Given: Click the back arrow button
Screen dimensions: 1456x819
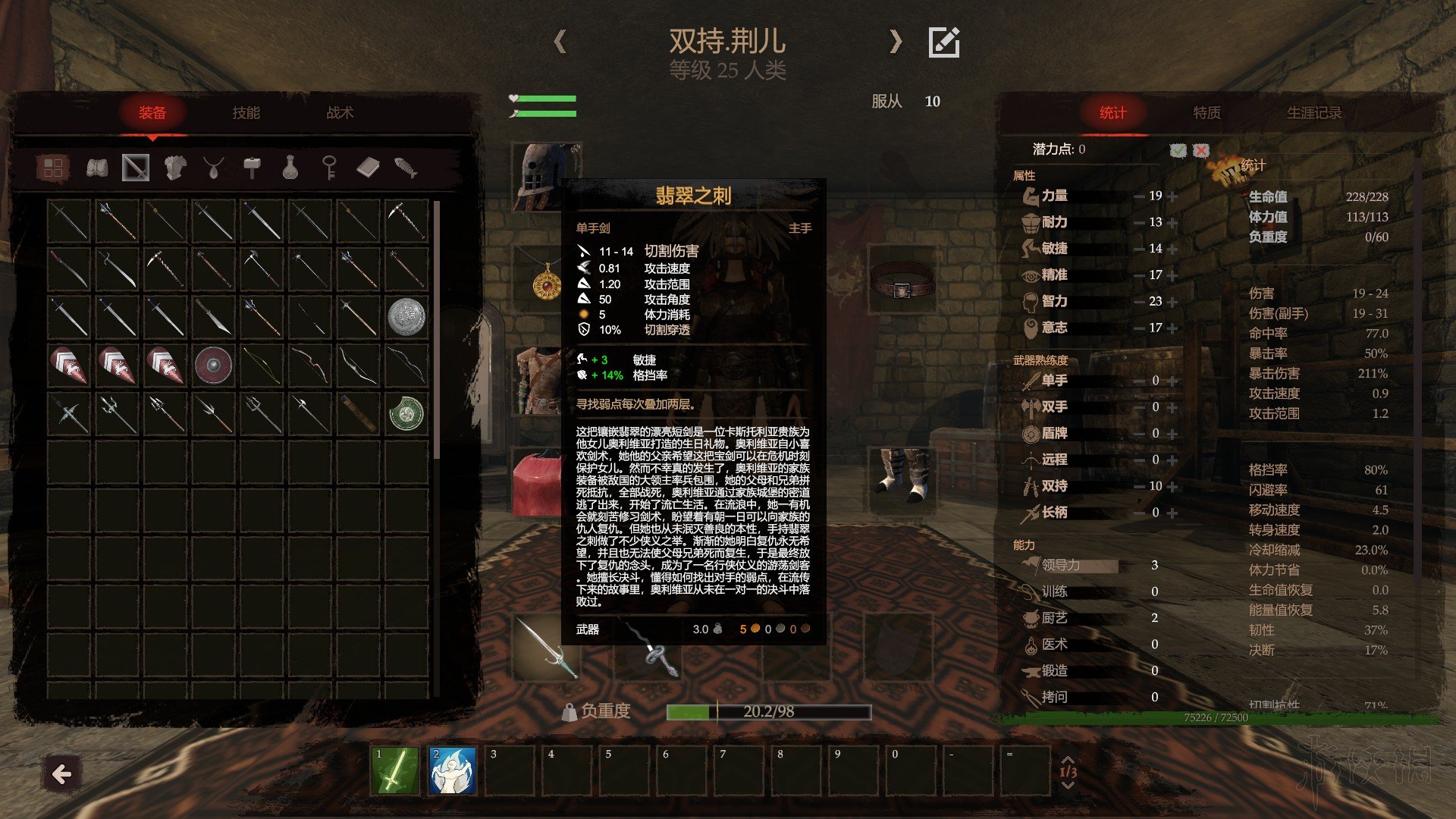Looking at the screenshot, I should pyautogui.click(x=61, y=773).
